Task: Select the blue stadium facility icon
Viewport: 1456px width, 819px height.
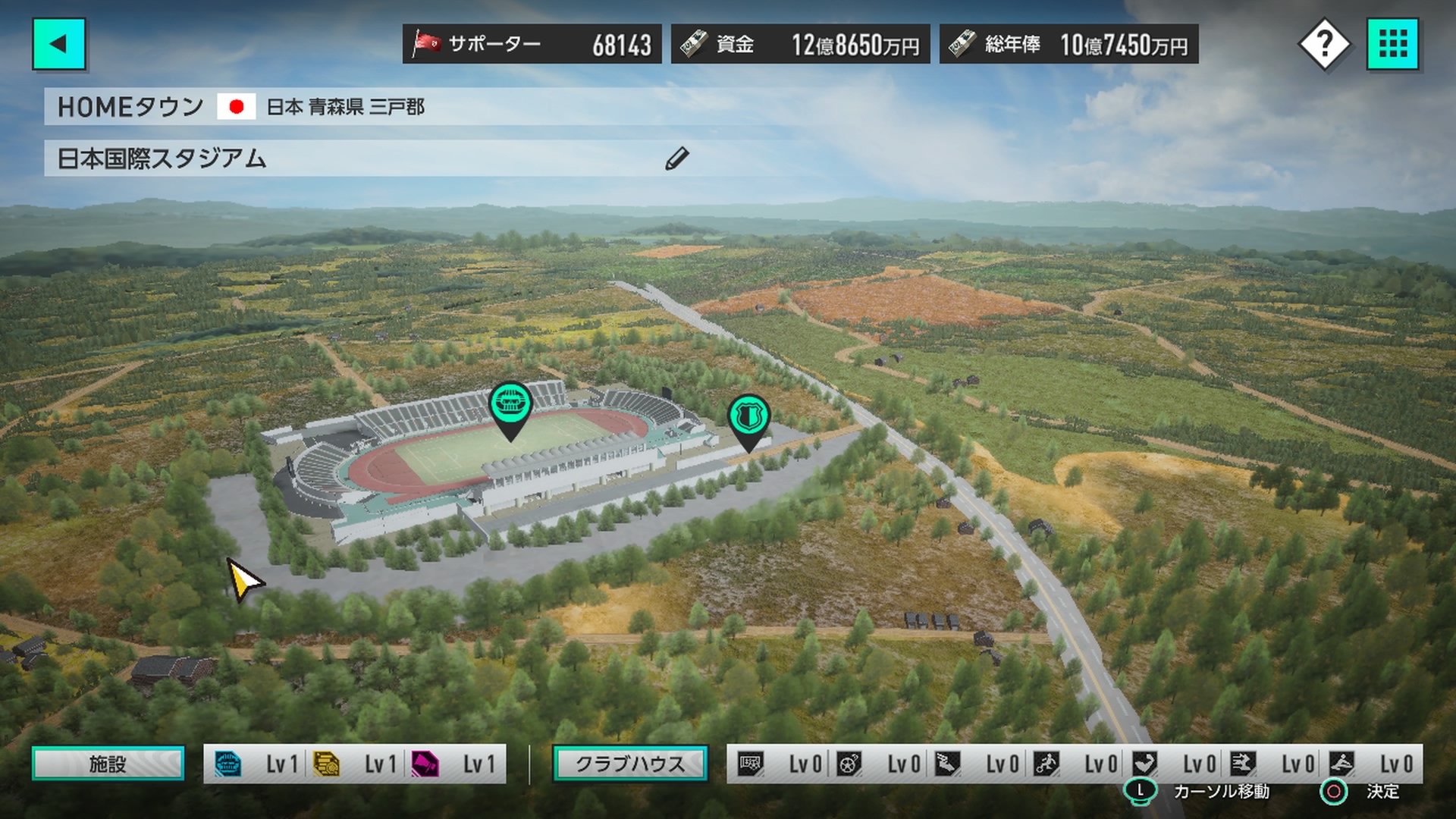Action: pyautogui.click(x=227, y=764)
